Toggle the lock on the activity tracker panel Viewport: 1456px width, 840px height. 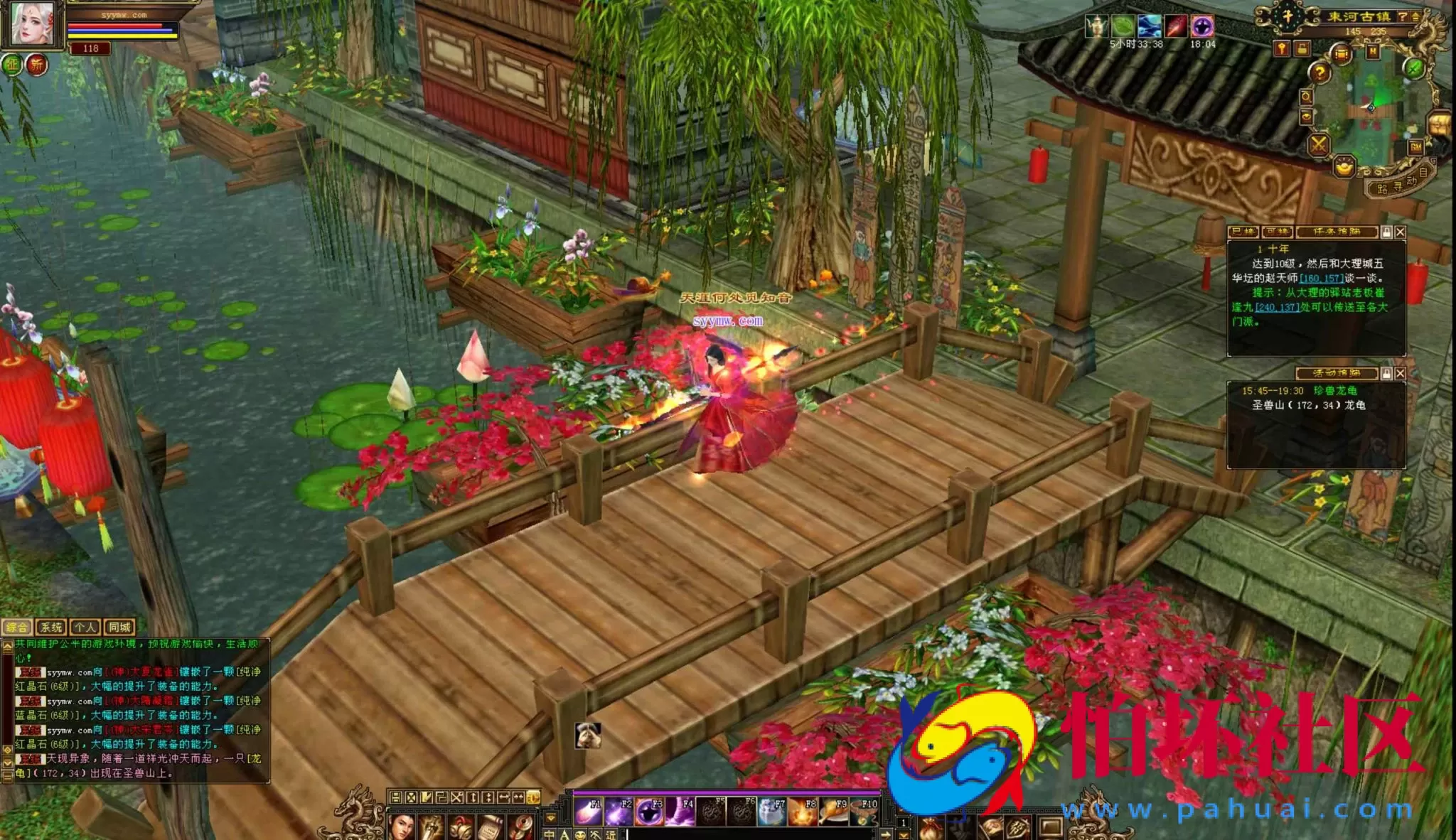[1386, 373]
